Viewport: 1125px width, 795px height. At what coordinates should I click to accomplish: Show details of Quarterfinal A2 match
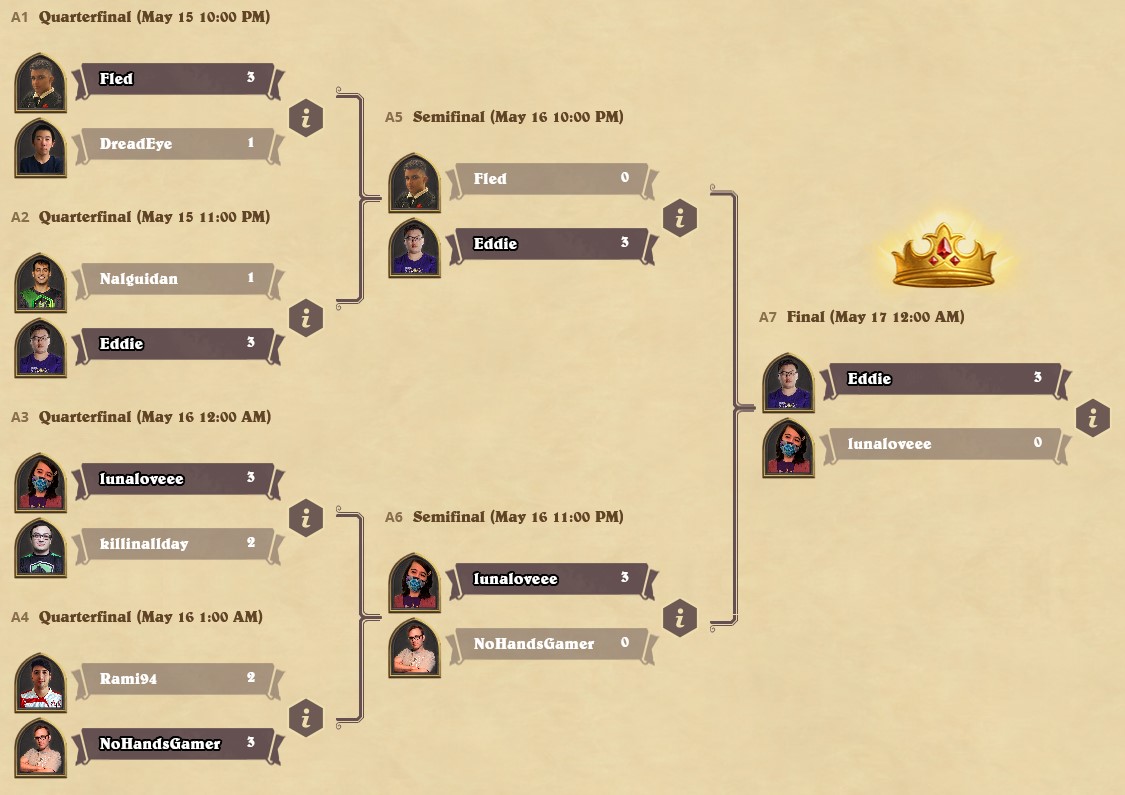306,318
